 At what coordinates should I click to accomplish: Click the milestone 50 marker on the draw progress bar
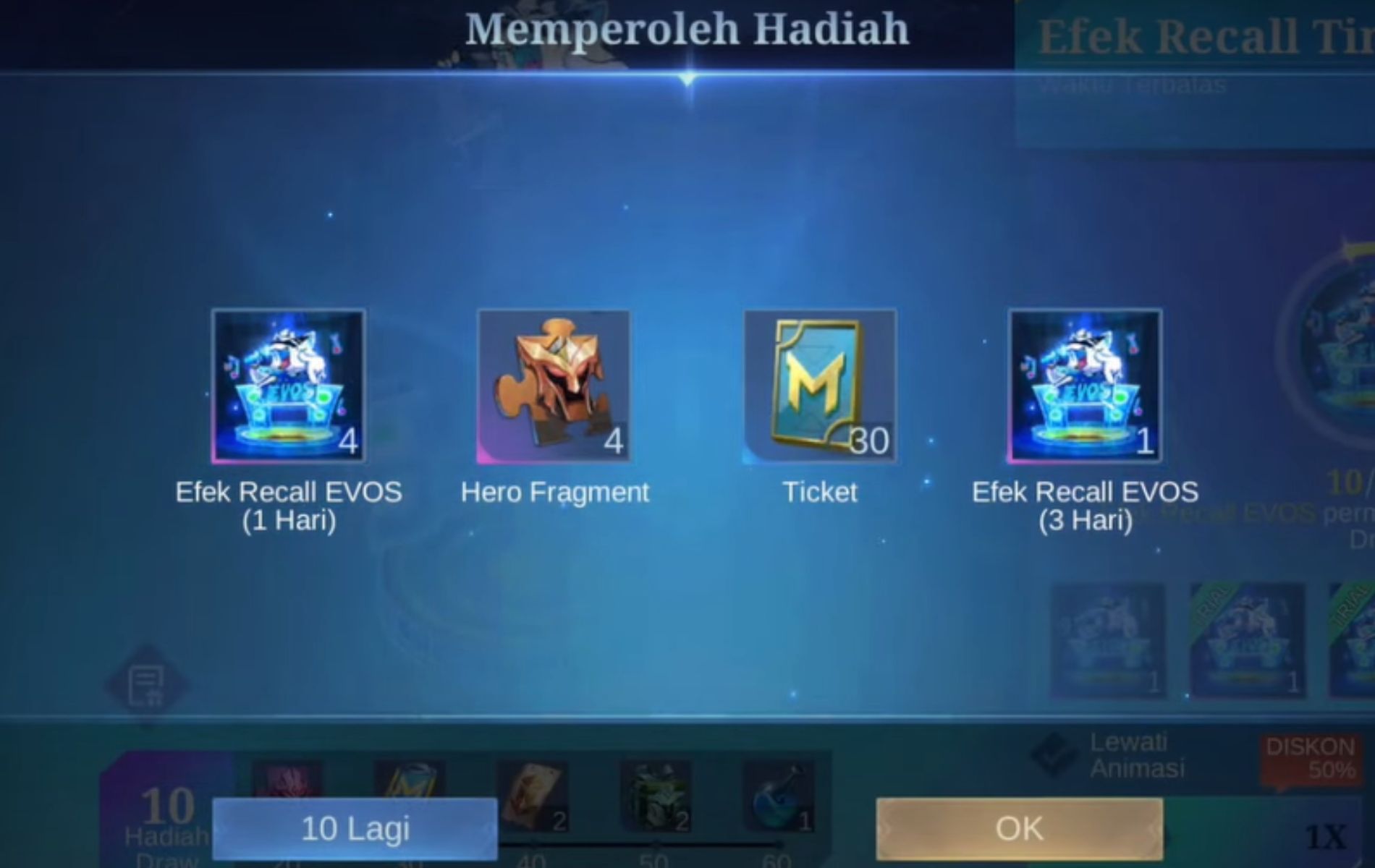click(656, 845)
